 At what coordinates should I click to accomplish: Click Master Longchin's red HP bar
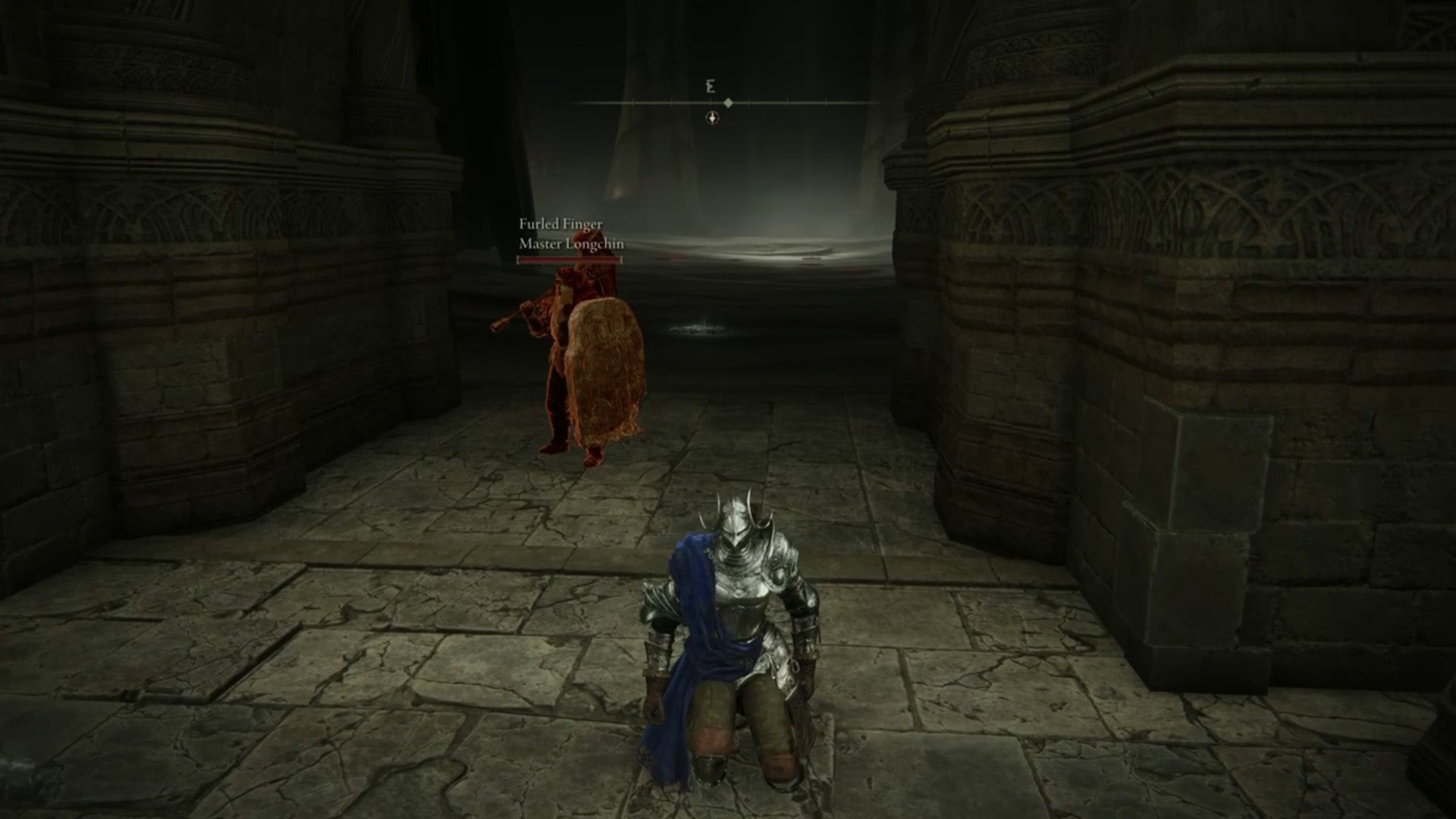568,260
